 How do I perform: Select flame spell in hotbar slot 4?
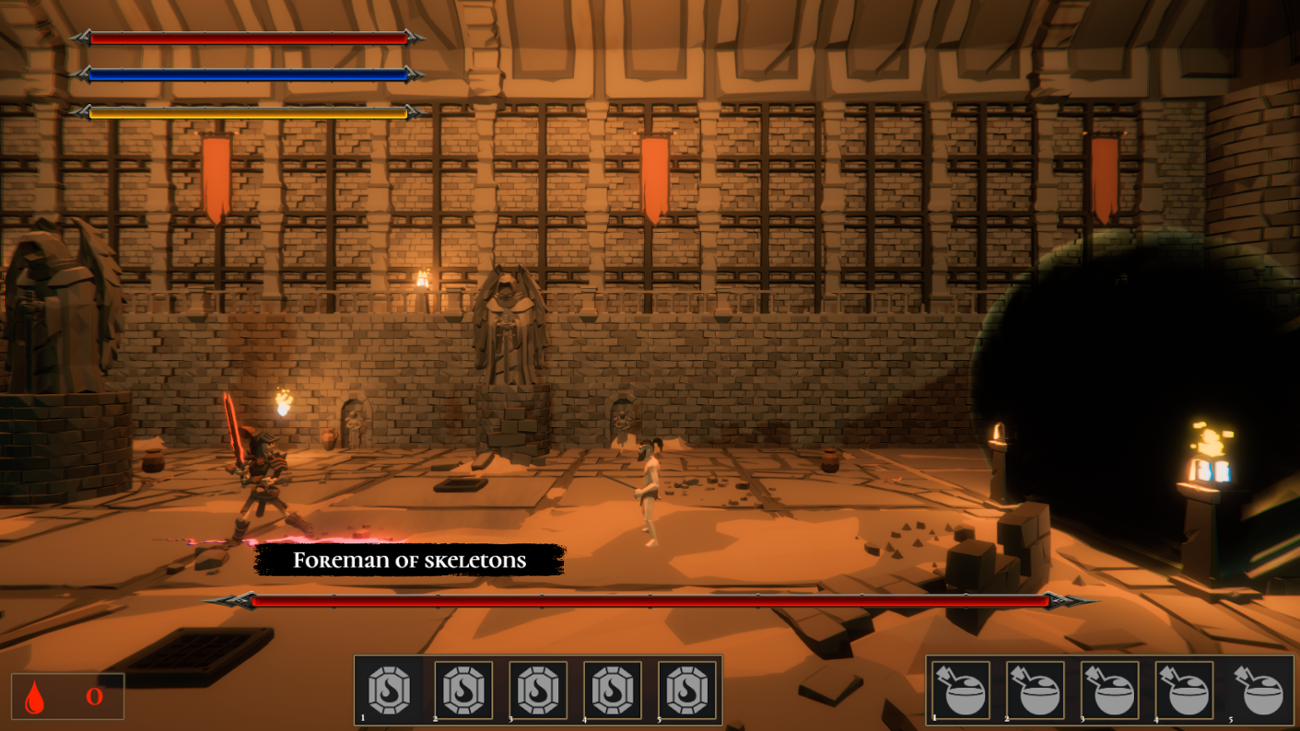[x=613, y=691]
